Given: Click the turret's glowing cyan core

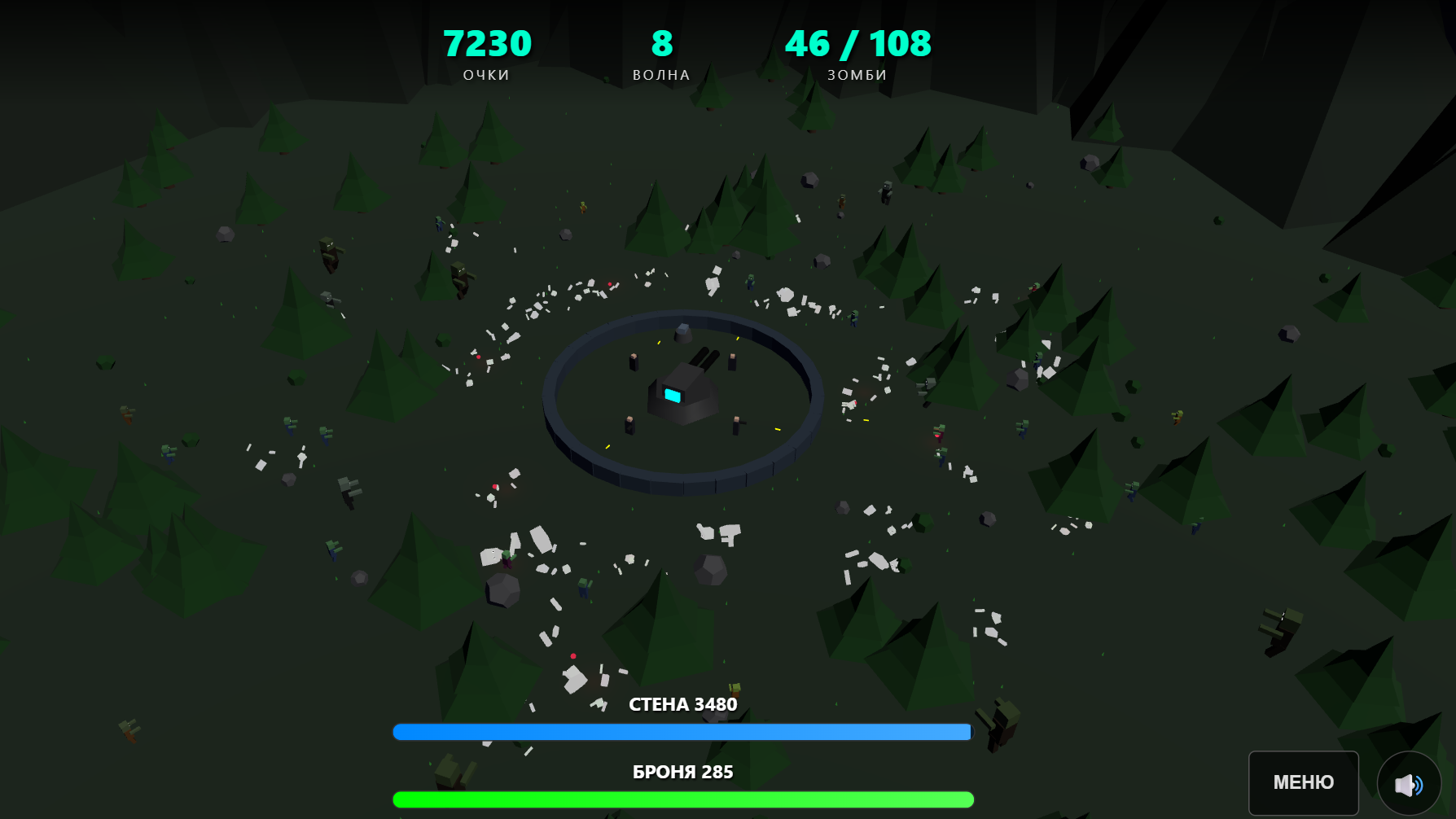Looking at the screenshot, I should point(673,396).
